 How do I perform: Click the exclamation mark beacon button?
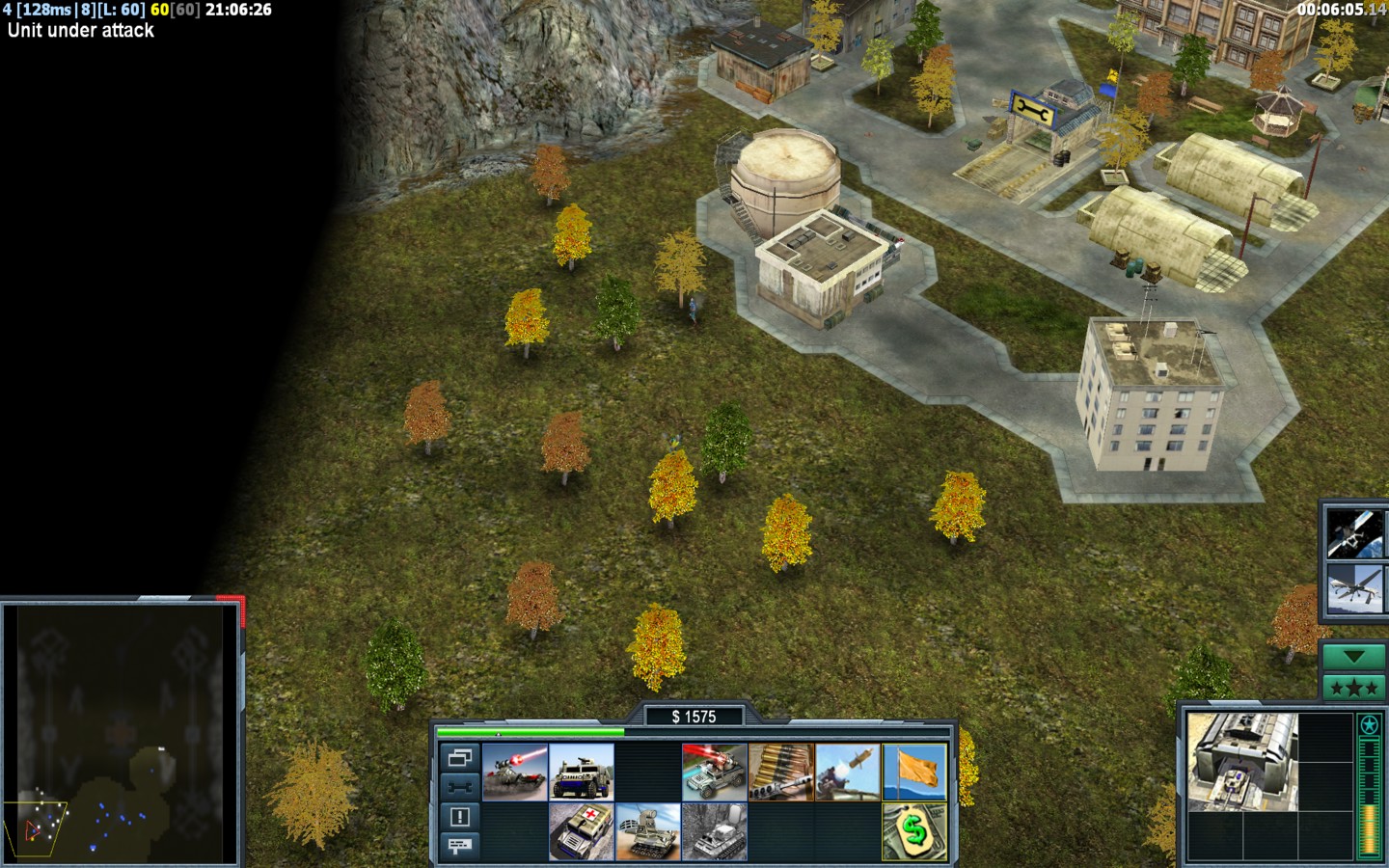tap(460, 817)
